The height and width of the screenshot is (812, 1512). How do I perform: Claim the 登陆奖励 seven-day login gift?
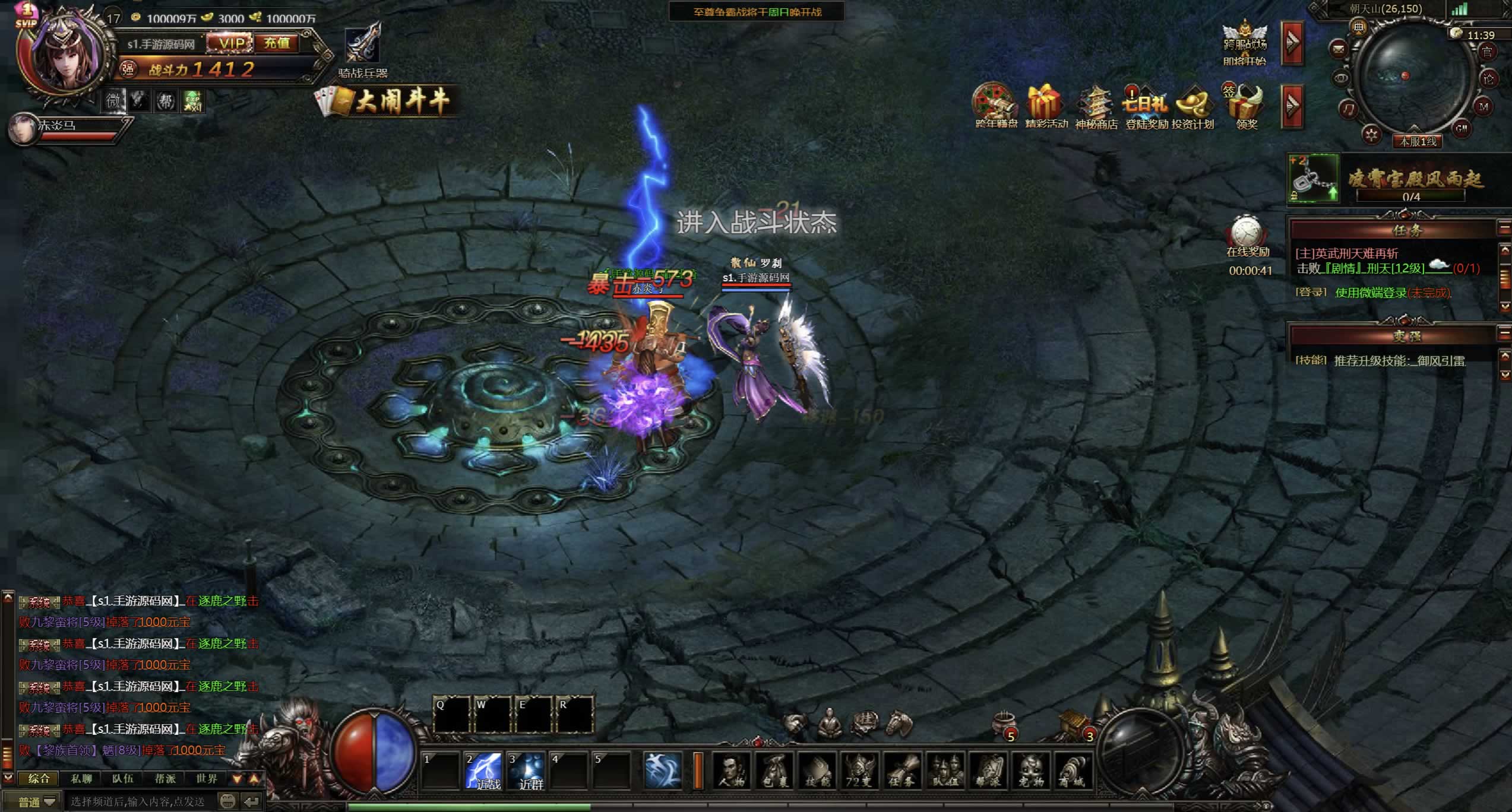pyautogui.click(x=1146, y=107)
